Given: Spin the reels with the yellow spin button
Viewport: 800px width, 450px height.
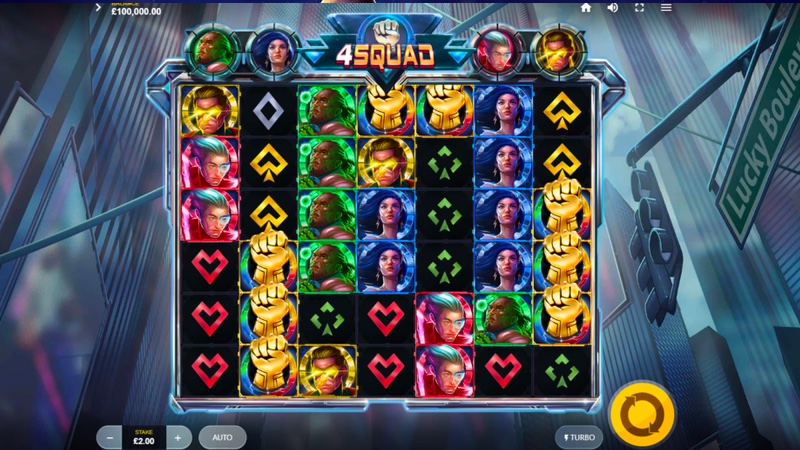Looking at the screenshot, I should point(641,412).
